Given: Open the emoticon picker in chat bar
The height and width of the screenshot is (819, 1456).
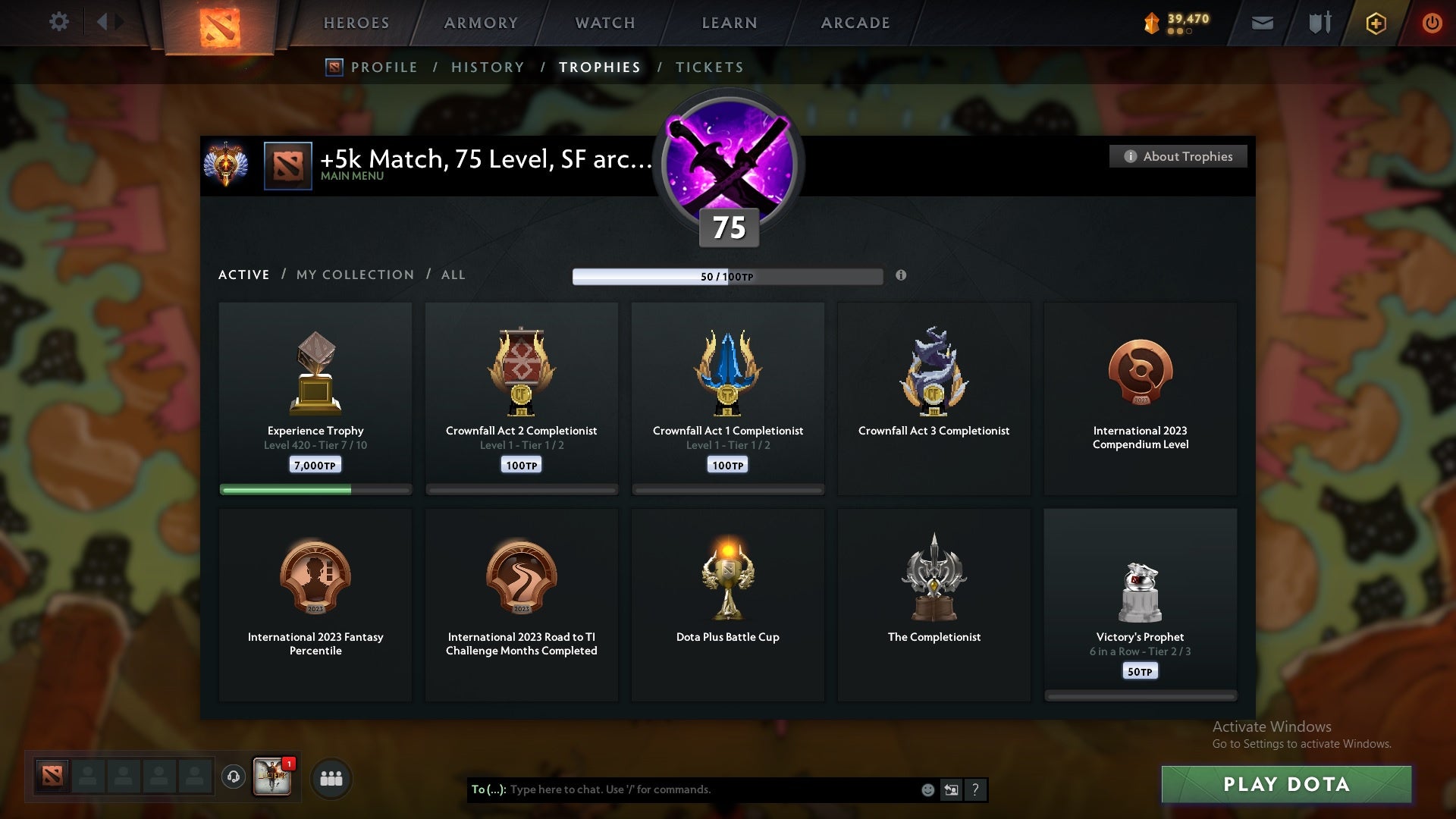Looking at the screenshot, I should coord(927,789).
